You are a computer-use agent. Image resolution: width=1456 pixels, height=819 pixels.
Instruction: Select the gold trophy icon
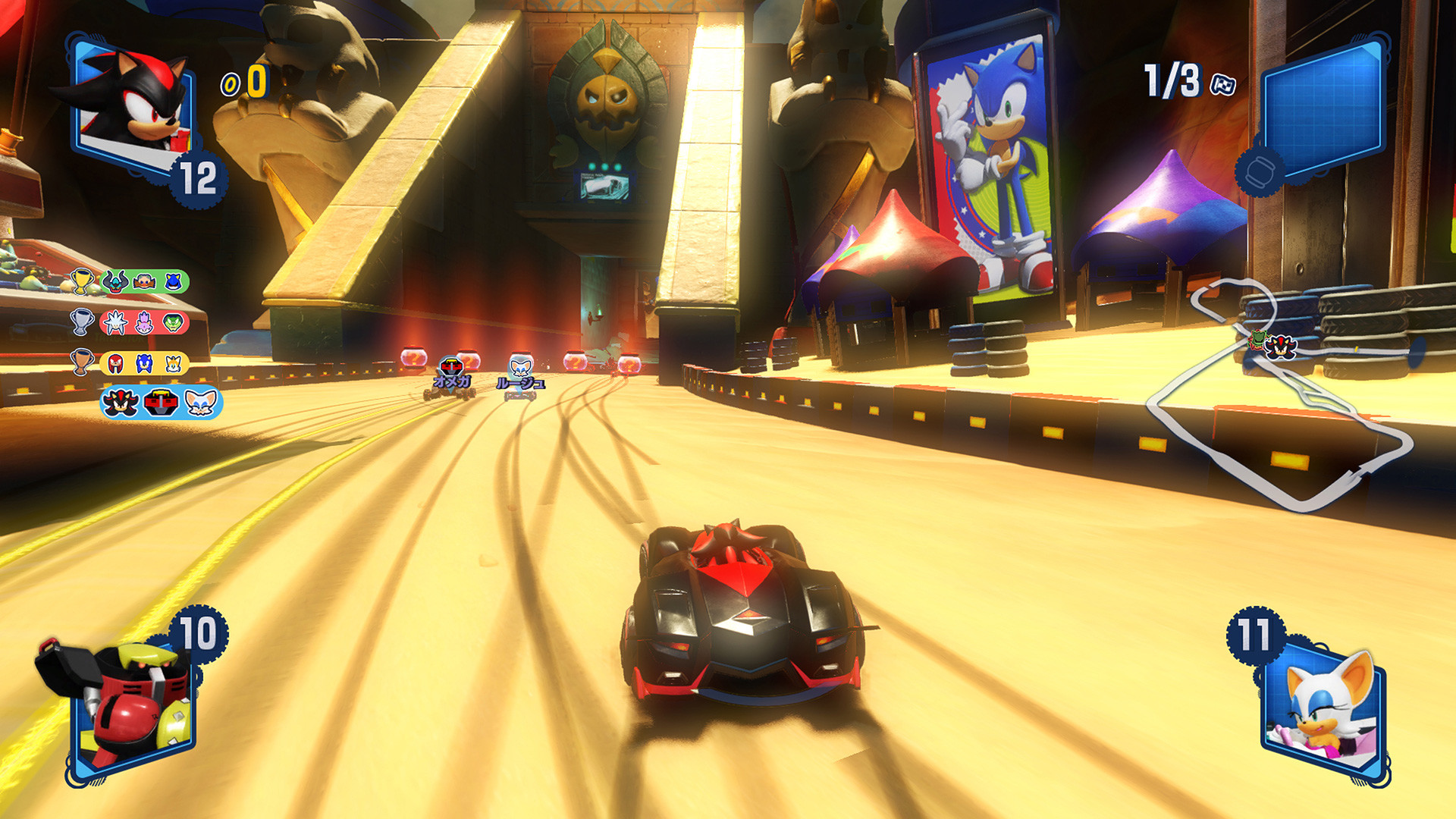[82, 280]
